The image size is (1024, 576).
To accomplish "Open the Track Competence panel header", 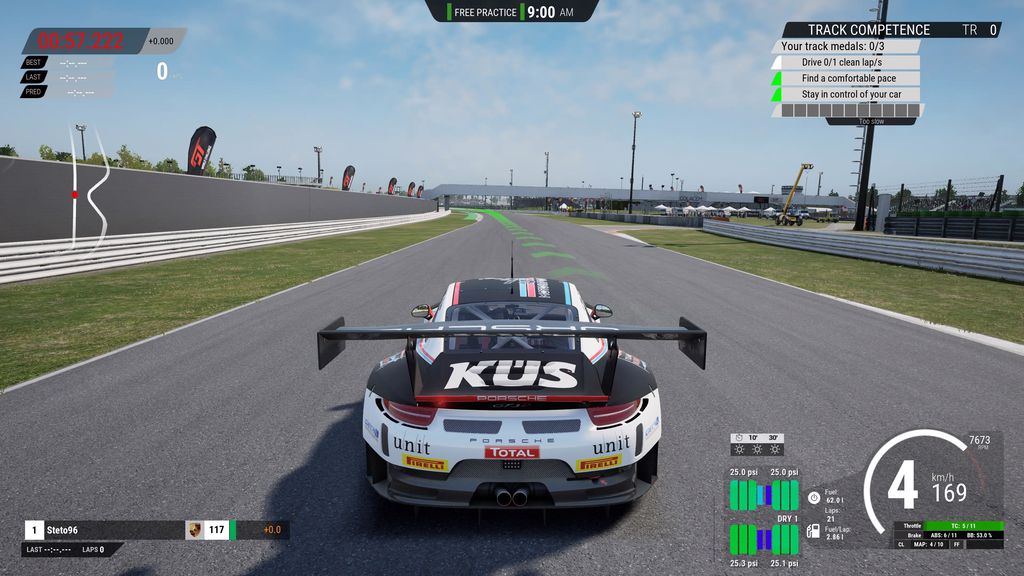I will (x=868, y=30).
